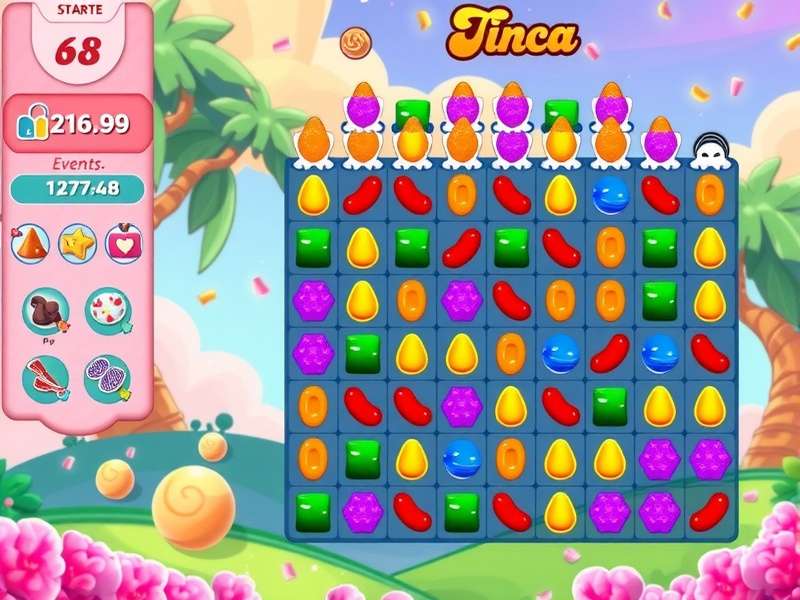Open the Events timer panel

pyautogui.click(x=77, y=188)
